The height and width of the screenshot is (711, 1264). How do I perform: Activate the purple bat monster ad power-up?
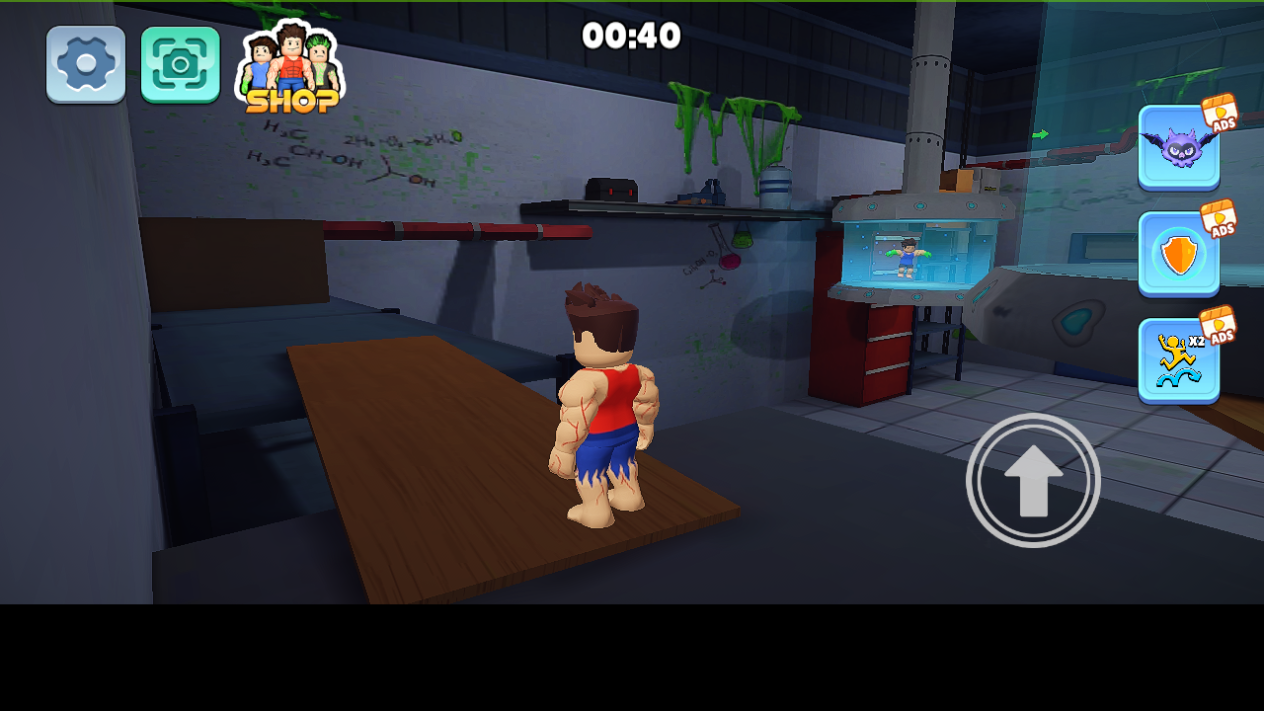coord(1178,147)
